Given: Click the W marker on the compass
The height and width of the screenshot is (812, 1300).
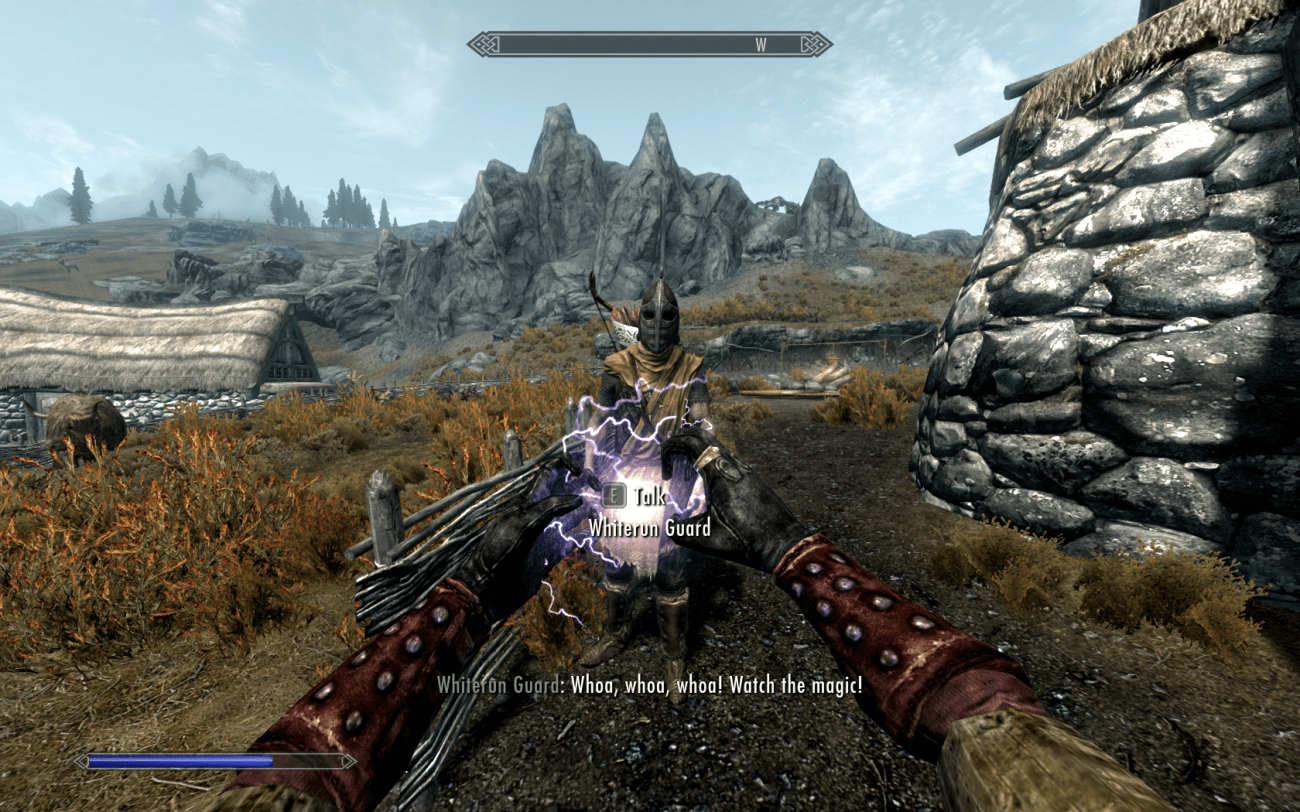Looking at the screenshot, I should (761, 44).
